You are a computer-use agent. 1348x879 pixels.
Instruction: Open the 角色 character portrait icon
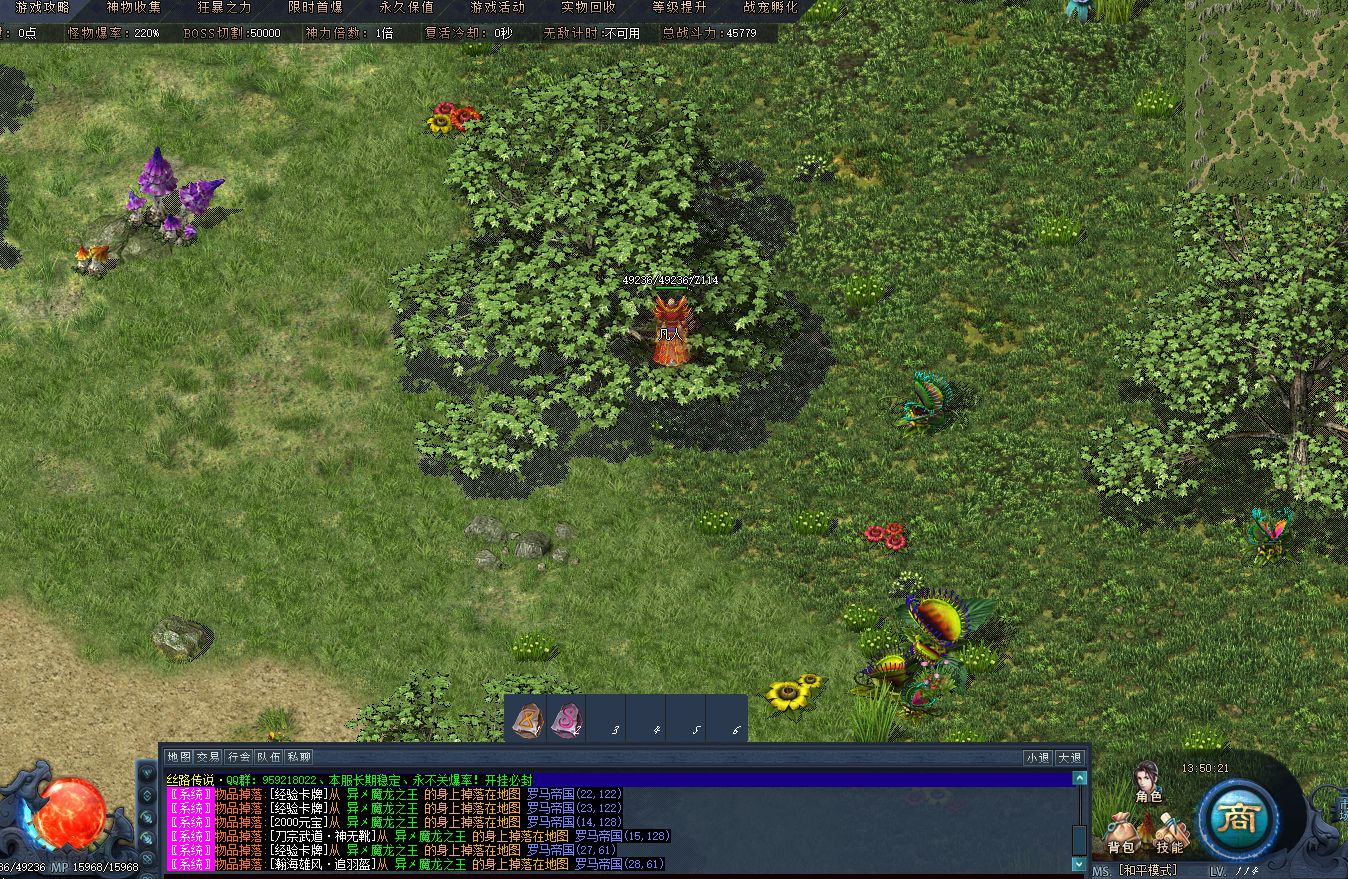click(x=1147, y=781)
